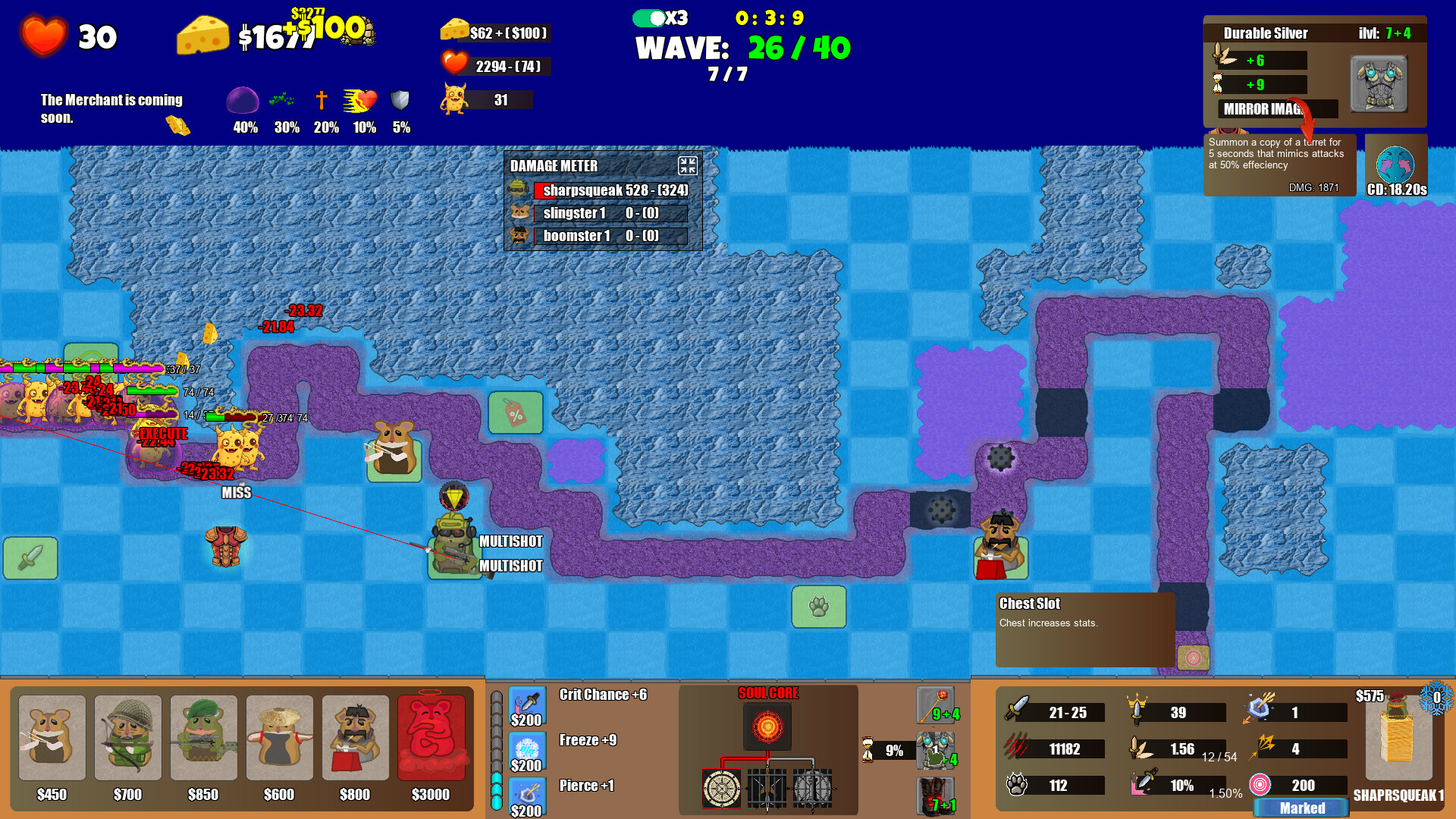Collapse the Damage Meter panel
Screen dimensions: 1456x819
tap(688, 166)
